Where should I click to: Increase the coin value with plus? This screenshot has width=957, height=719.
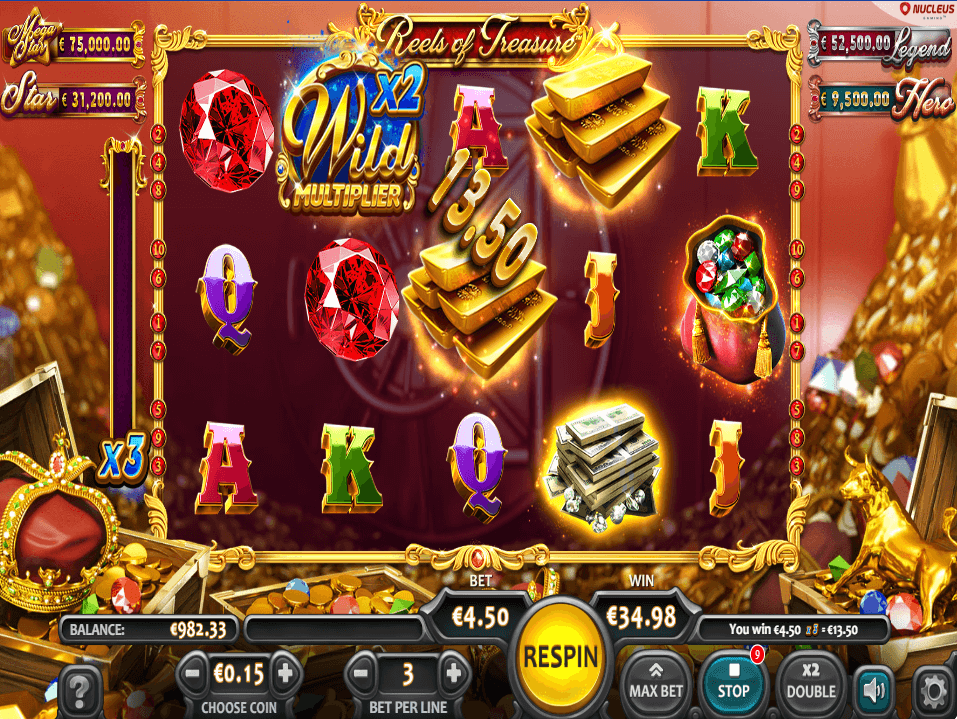pos(285,671)
